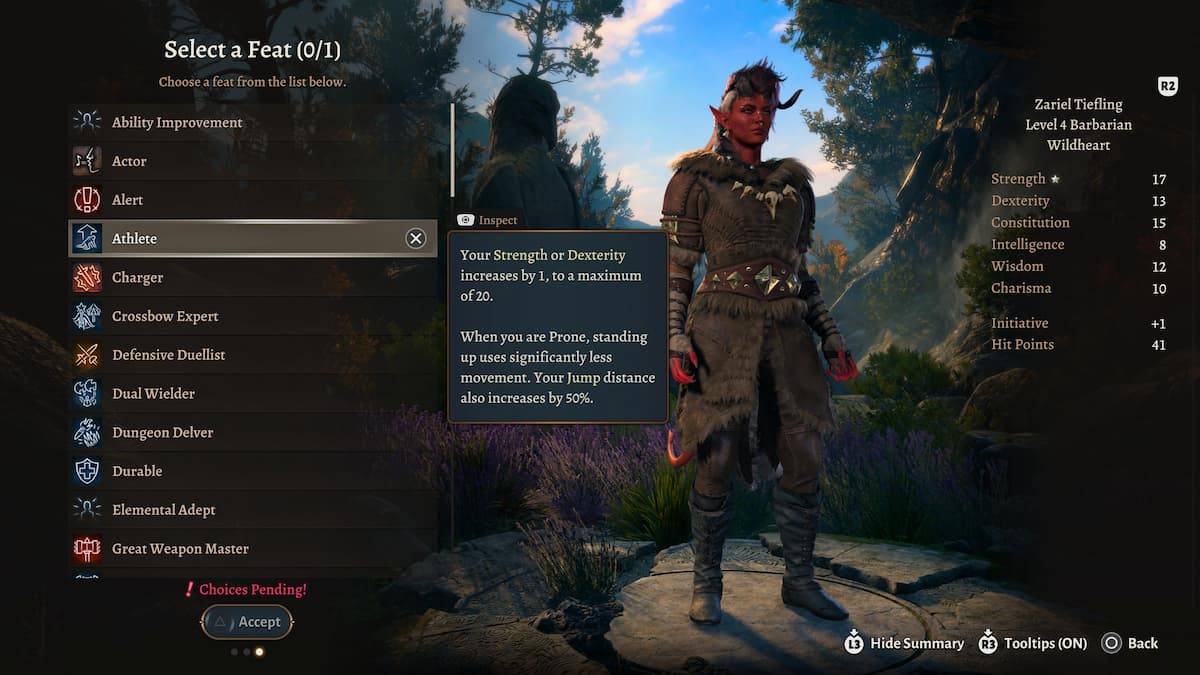The height and width of the screenshot is (675, 1200).
Task: Select the Great Weapon Master feat
Action: point(180,548)
